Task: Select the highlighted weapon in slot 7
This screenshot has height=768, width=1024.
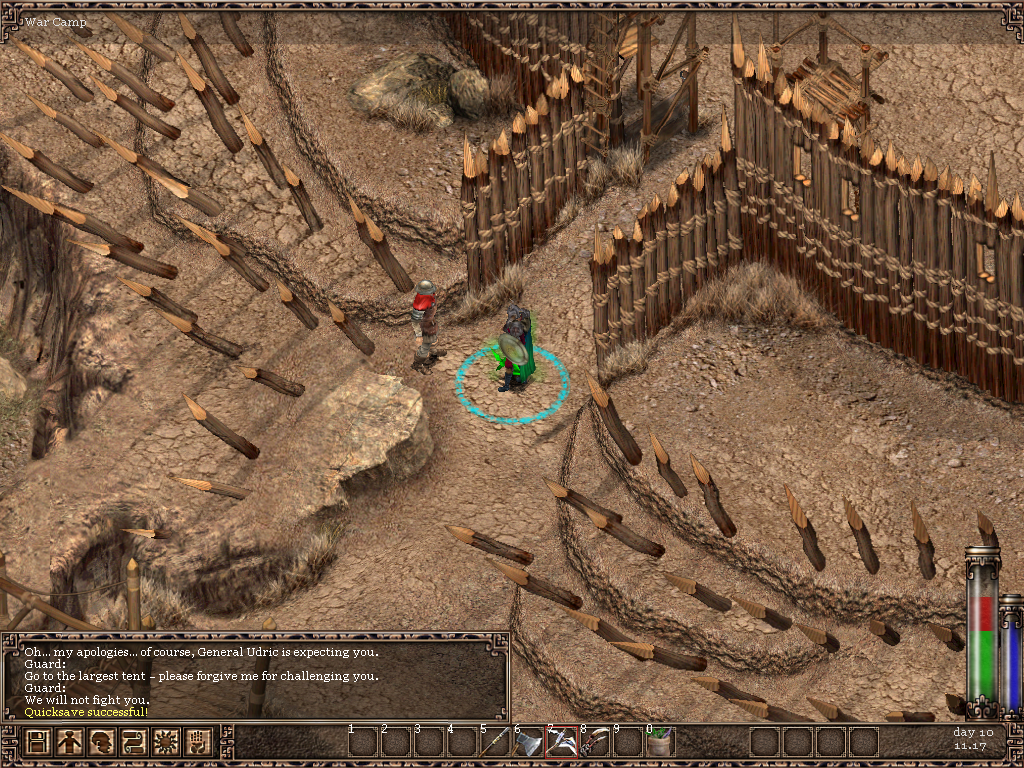Action: [x=561, y=742]
